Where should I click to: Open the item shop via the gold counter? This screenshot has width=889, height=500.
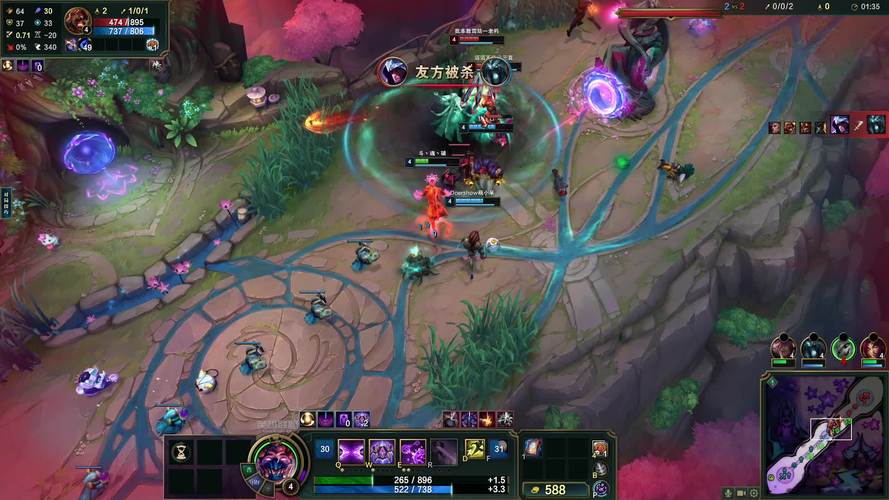click(550, 490)
